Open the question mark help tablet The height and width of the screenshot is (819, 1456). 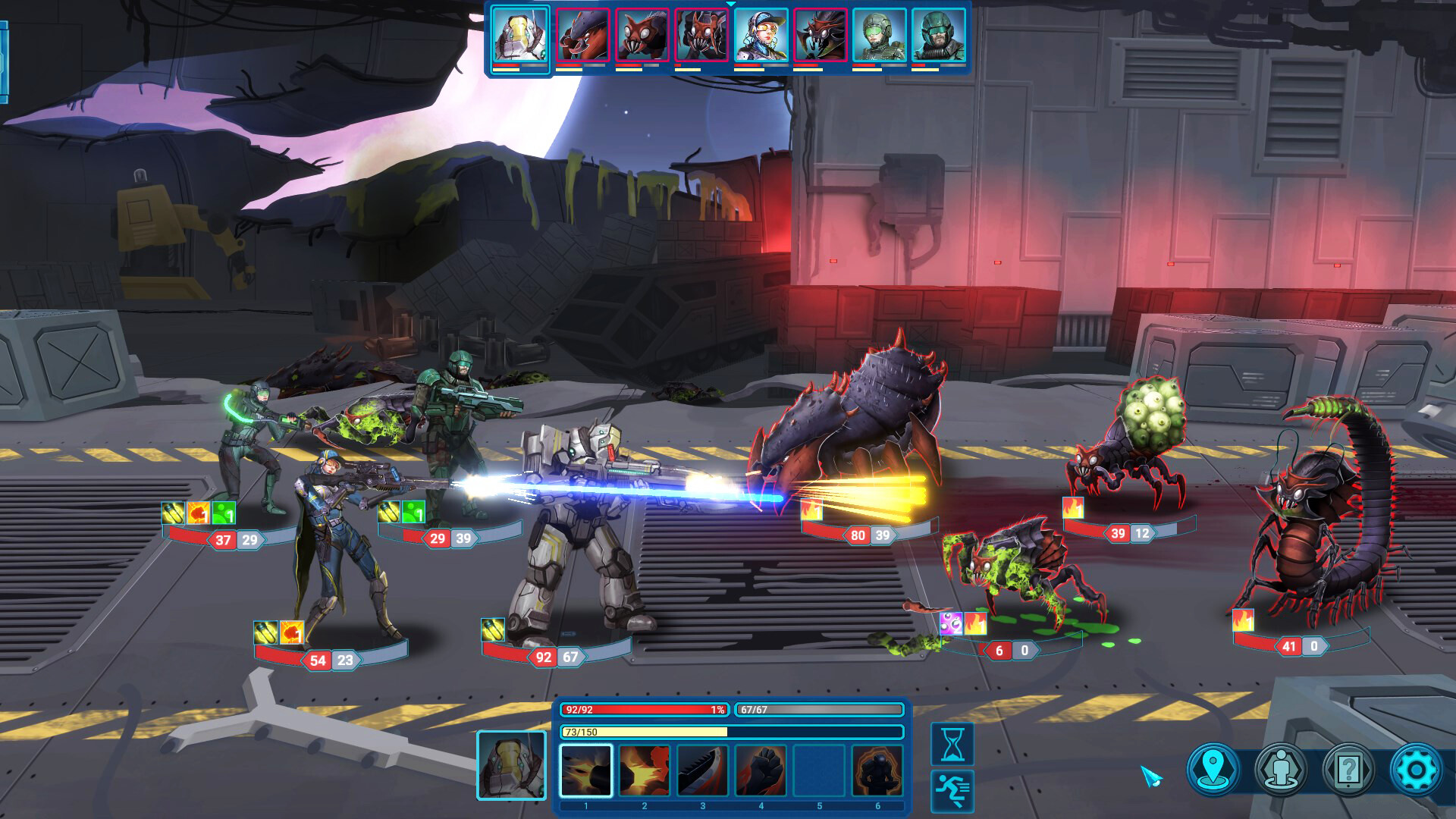(x=1348, y=770)
